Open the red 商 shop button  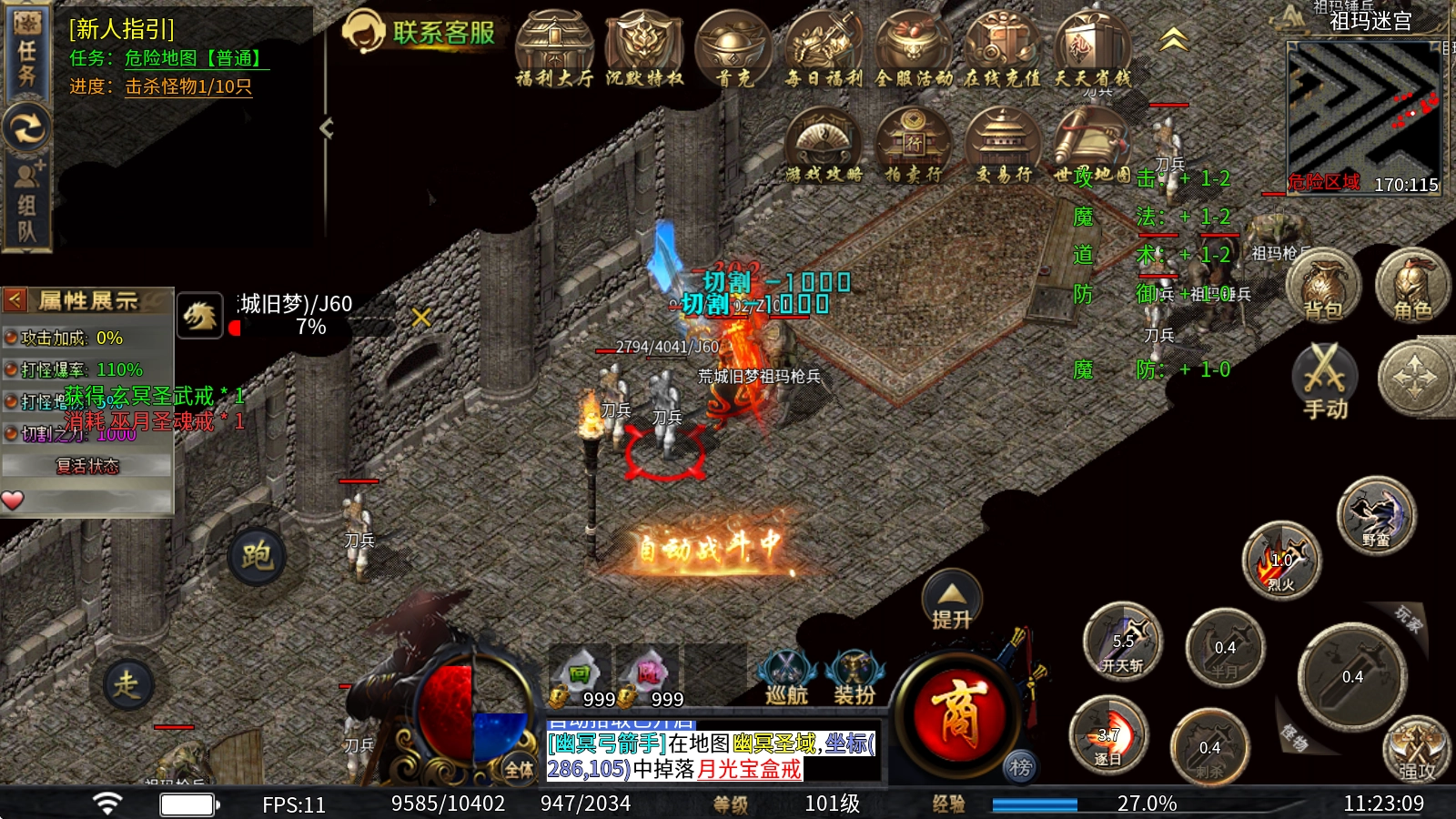click(x=955, y=713)
